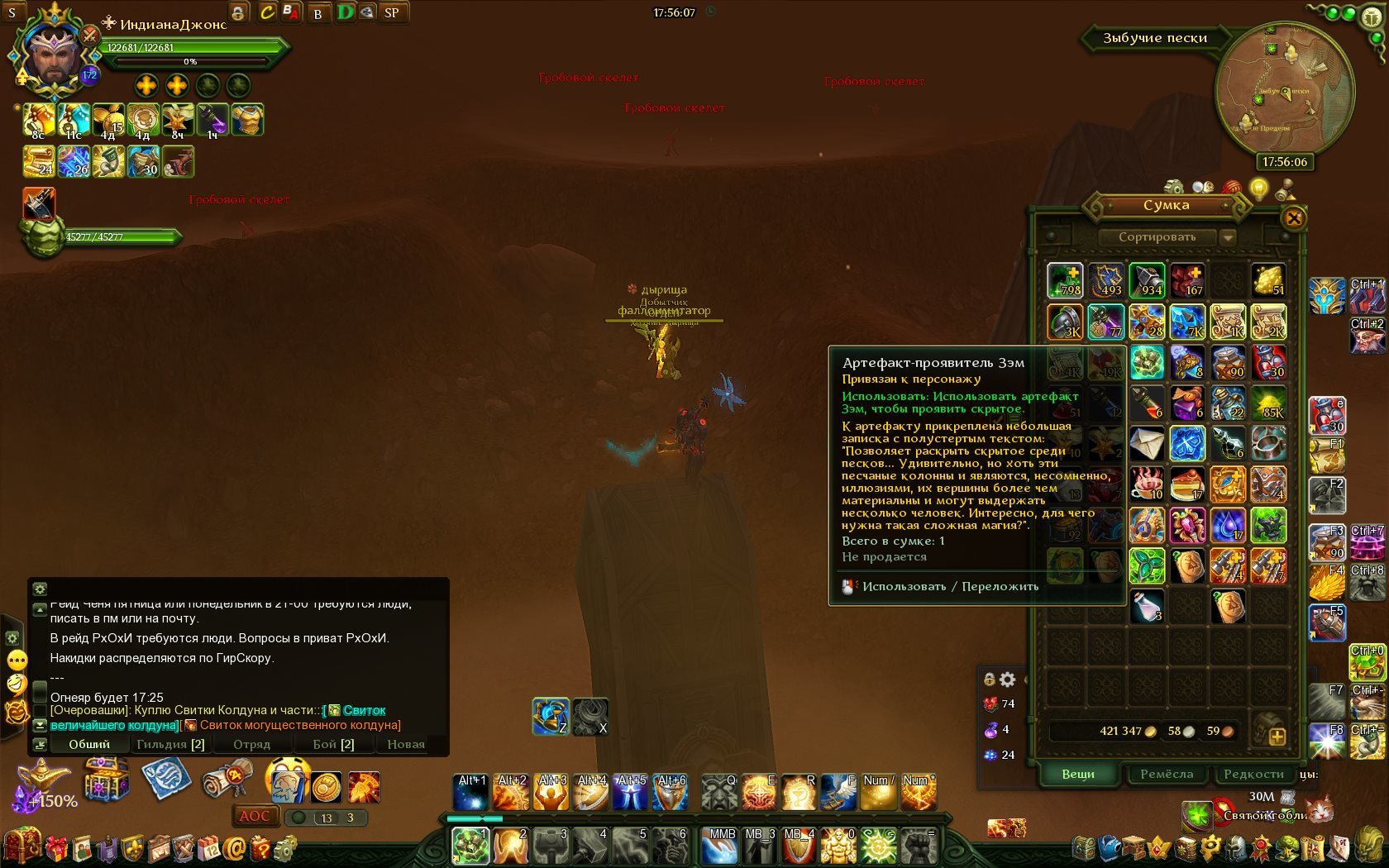The height and width of the screenshot is (868, 1389).
Task: Open the lightbulb hint icon above the bag
Action: [1258, 188]
